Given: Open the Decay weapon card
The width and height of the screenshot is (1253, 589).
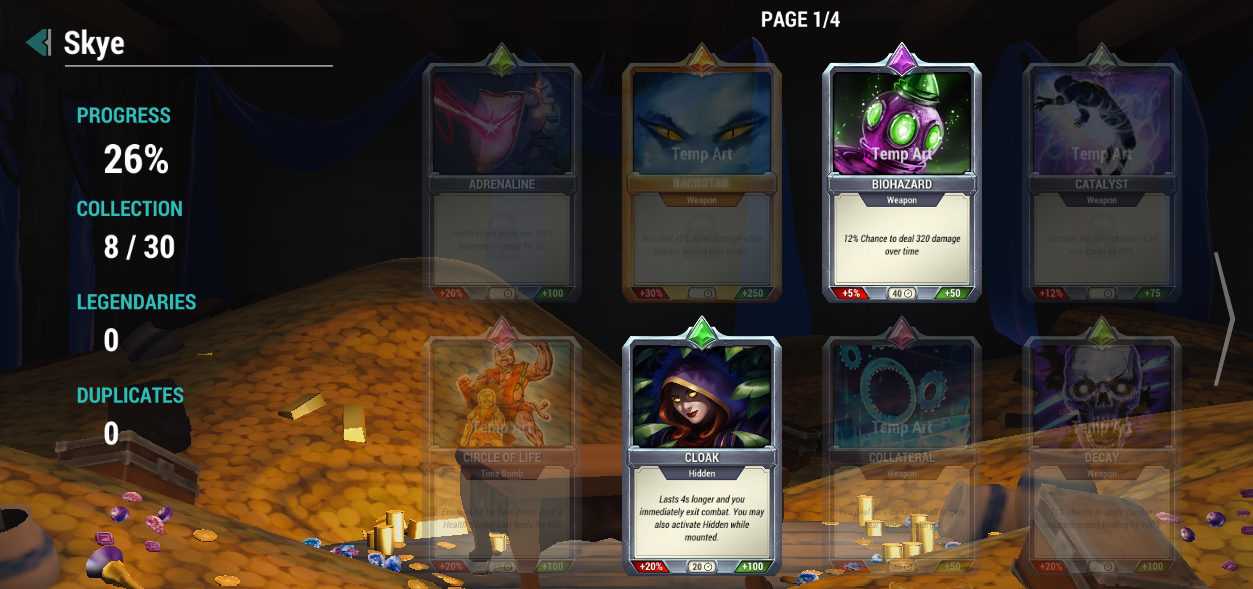Looking at the screenshot, I should click(x=1101, y=453).
